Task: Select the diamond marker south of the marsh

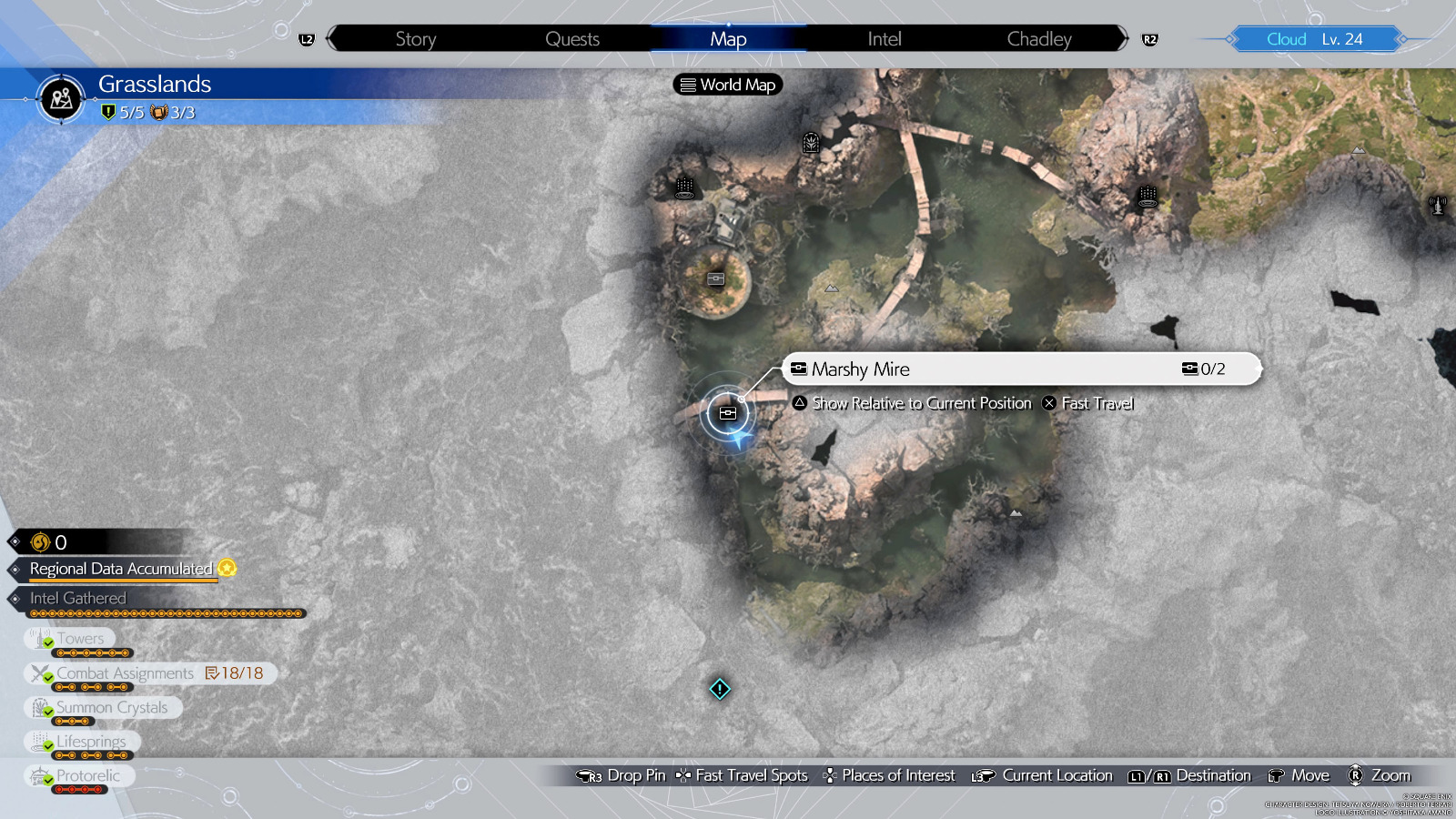Action: click(x=718, y=690)
